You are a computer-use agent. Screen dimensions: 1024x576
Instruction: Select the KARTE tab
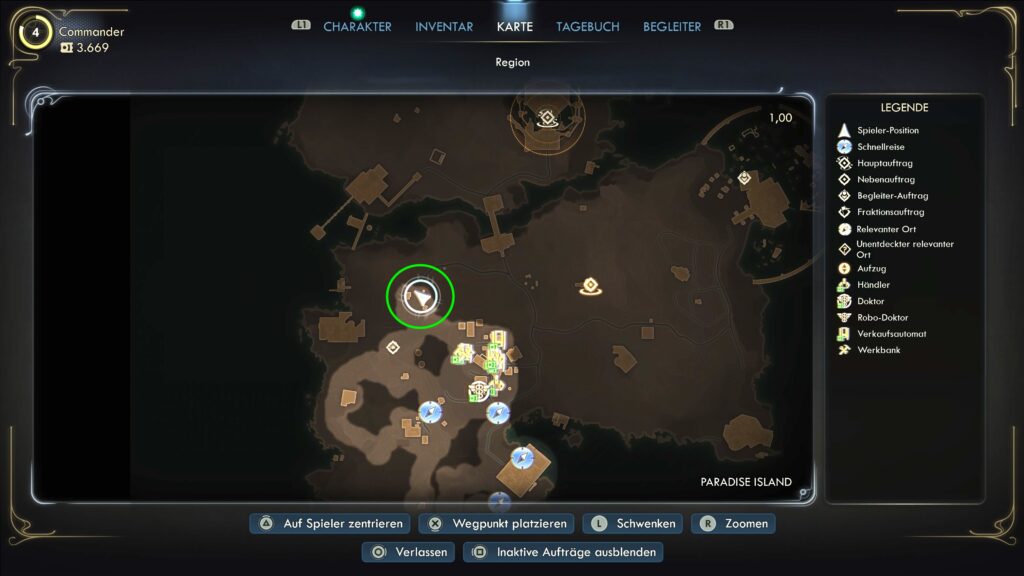coord(515,27)
